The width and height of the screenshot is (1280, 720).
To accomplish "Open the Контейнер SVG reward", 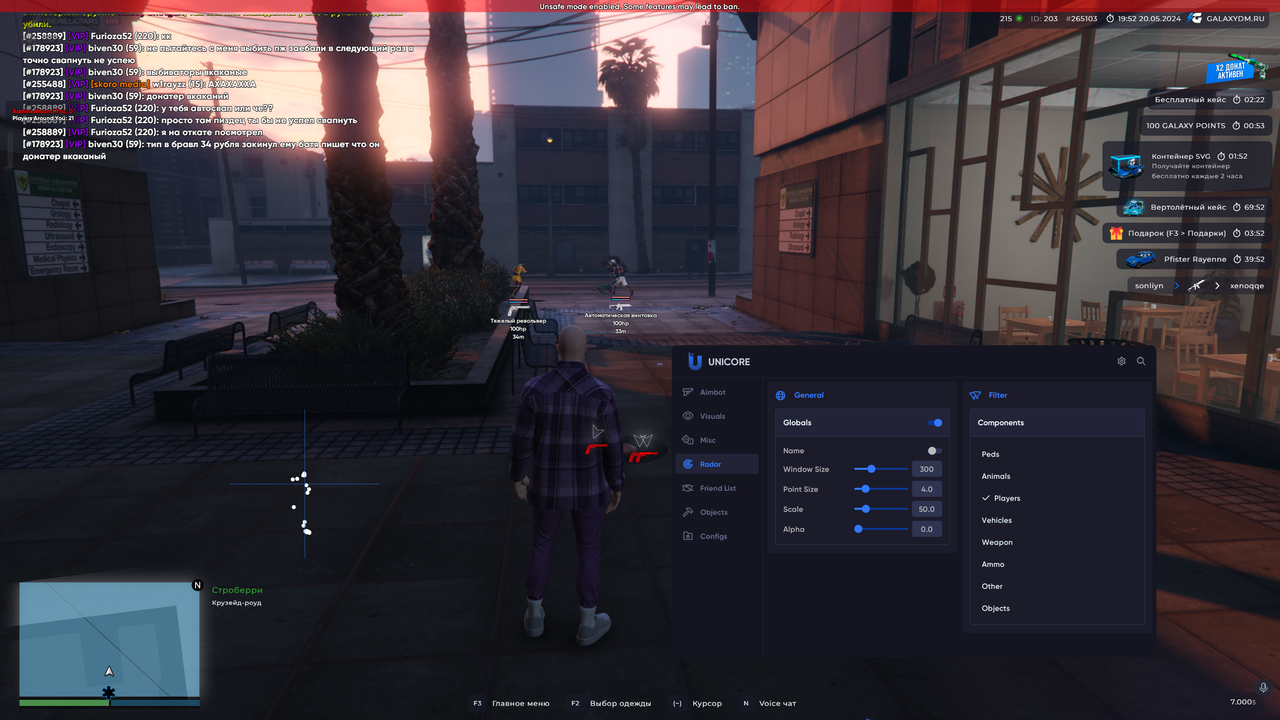I will point(1187,166).
